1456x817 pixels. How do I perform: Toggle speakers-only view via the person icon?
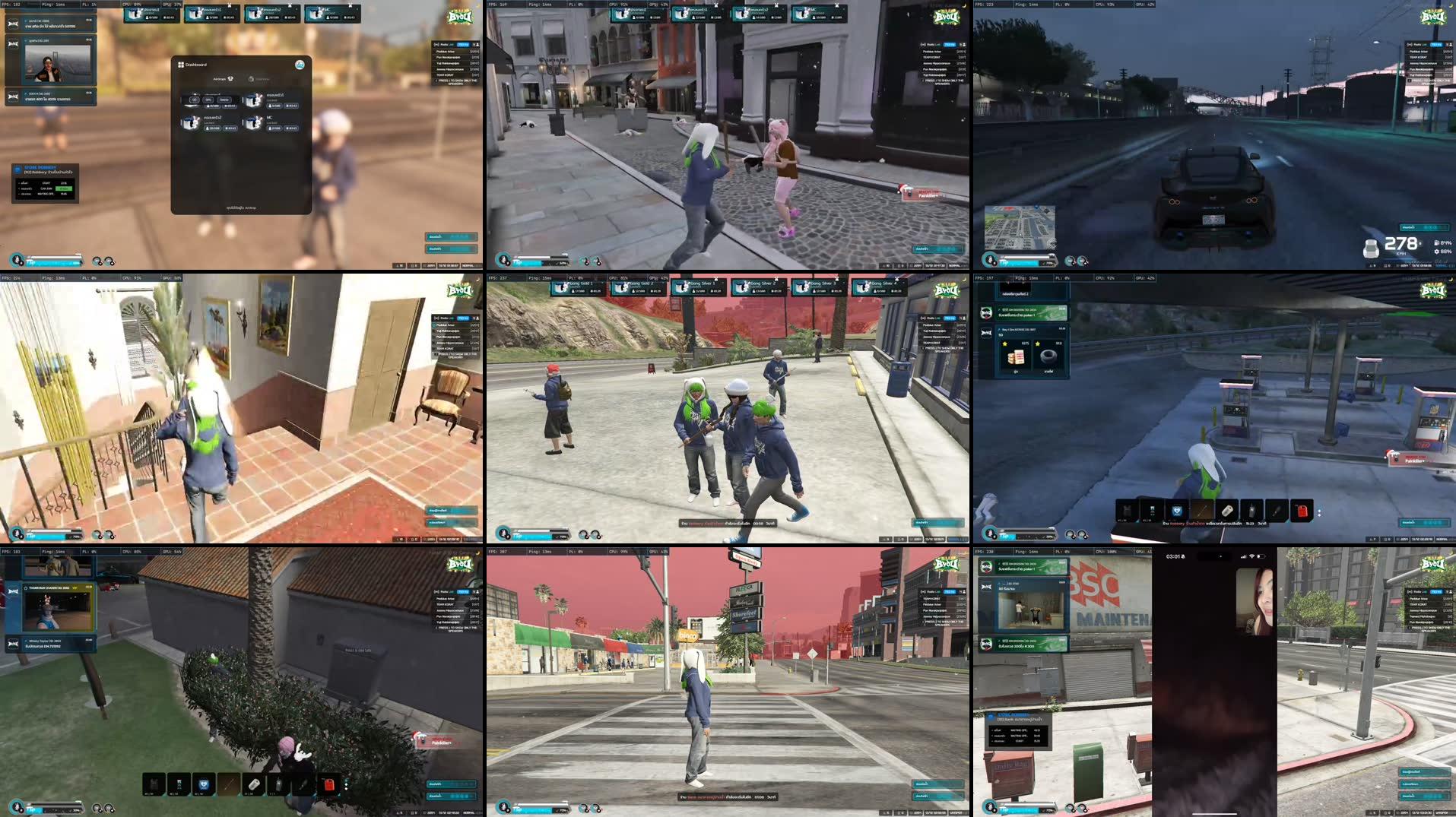point(478,45)
